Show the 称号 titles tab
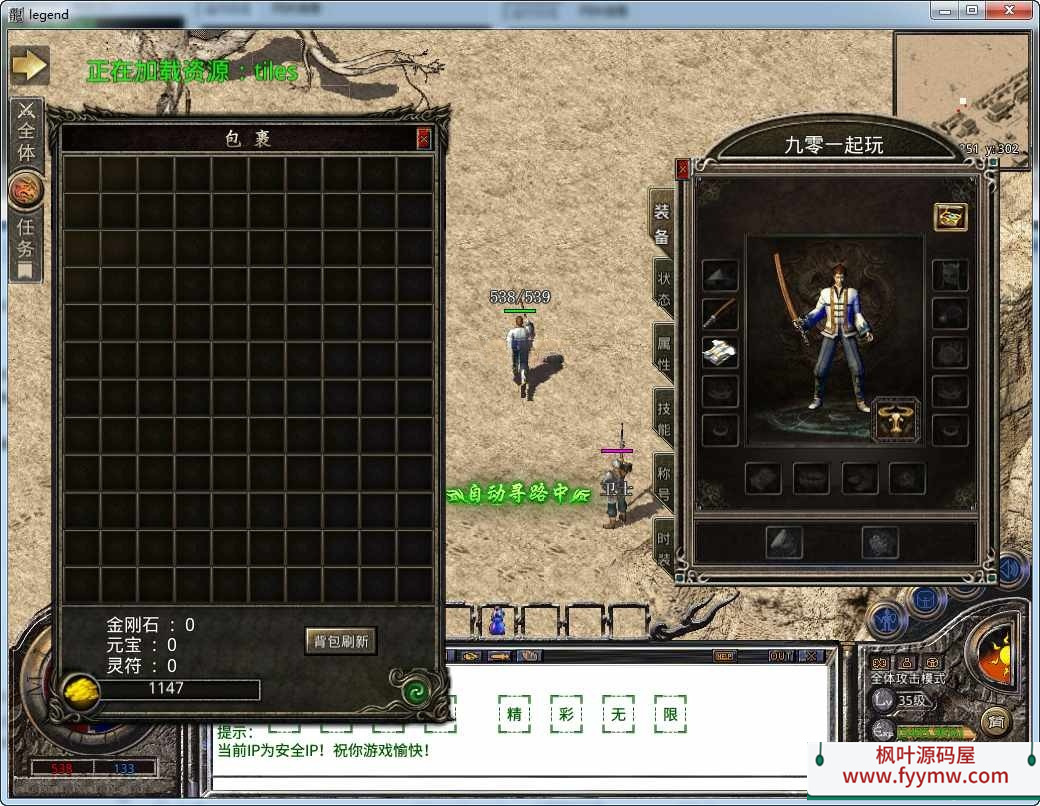This screenshot has width=1040, height=806. click(x=664, y=482)
